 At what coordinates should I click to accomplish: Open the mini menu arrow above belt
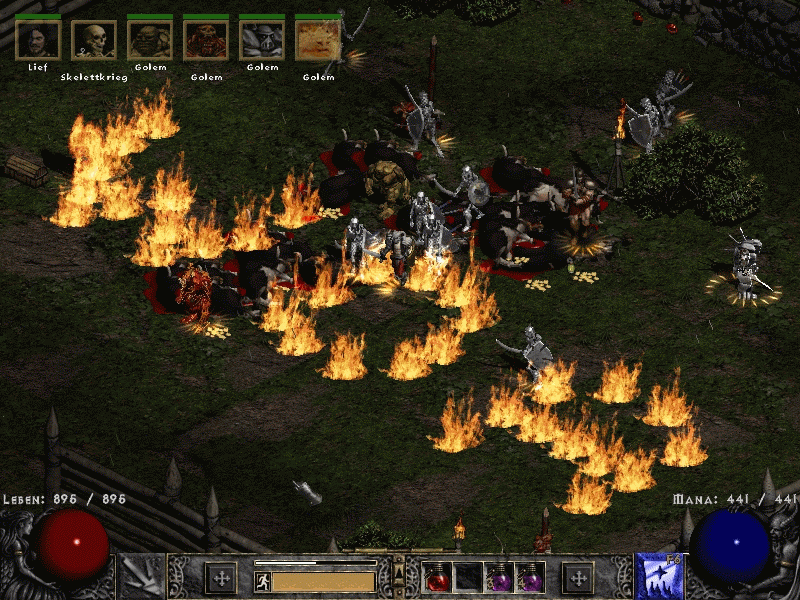pos(397,572)
